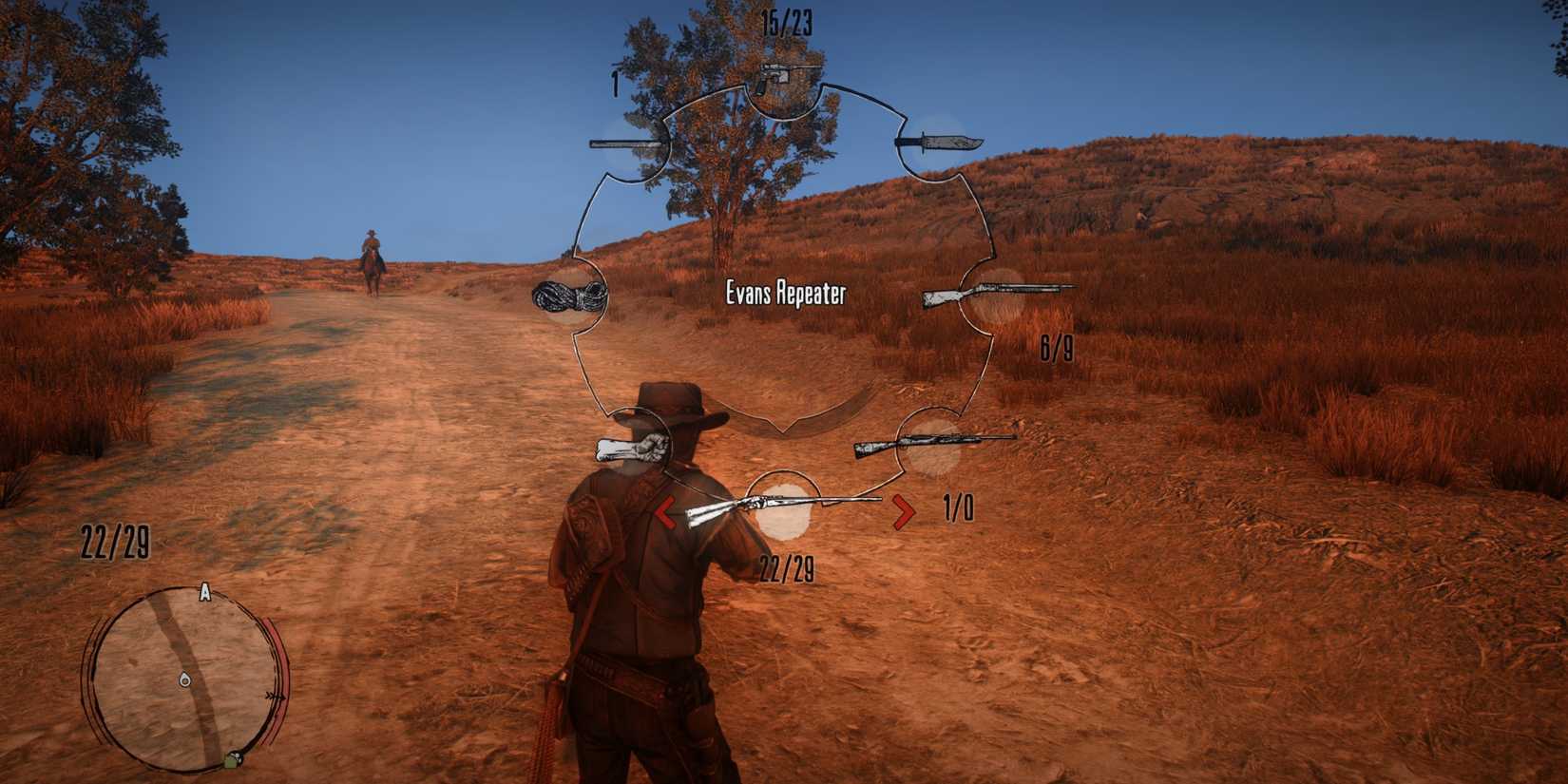Click the Evans Repeater weapon name label
Viewport: 1568px width, 784px height.
(x=786, y=295)
